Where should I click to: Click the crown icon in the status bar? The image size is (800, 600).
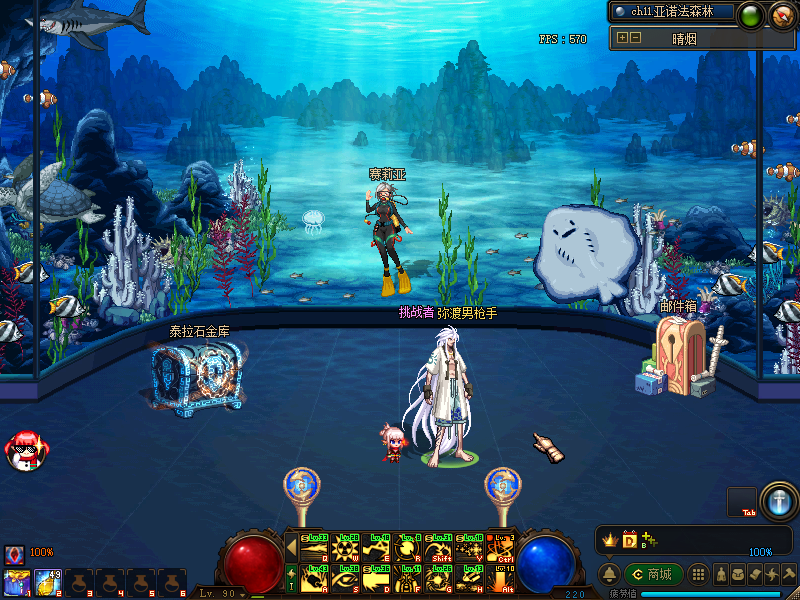(x=608, y=540)
